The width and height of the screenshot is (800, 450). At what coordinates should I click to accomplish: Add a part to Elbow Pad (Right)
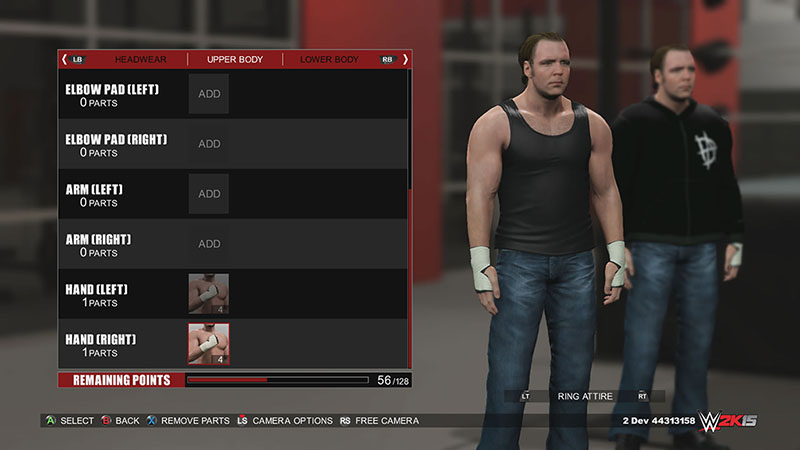click(209, 144)
